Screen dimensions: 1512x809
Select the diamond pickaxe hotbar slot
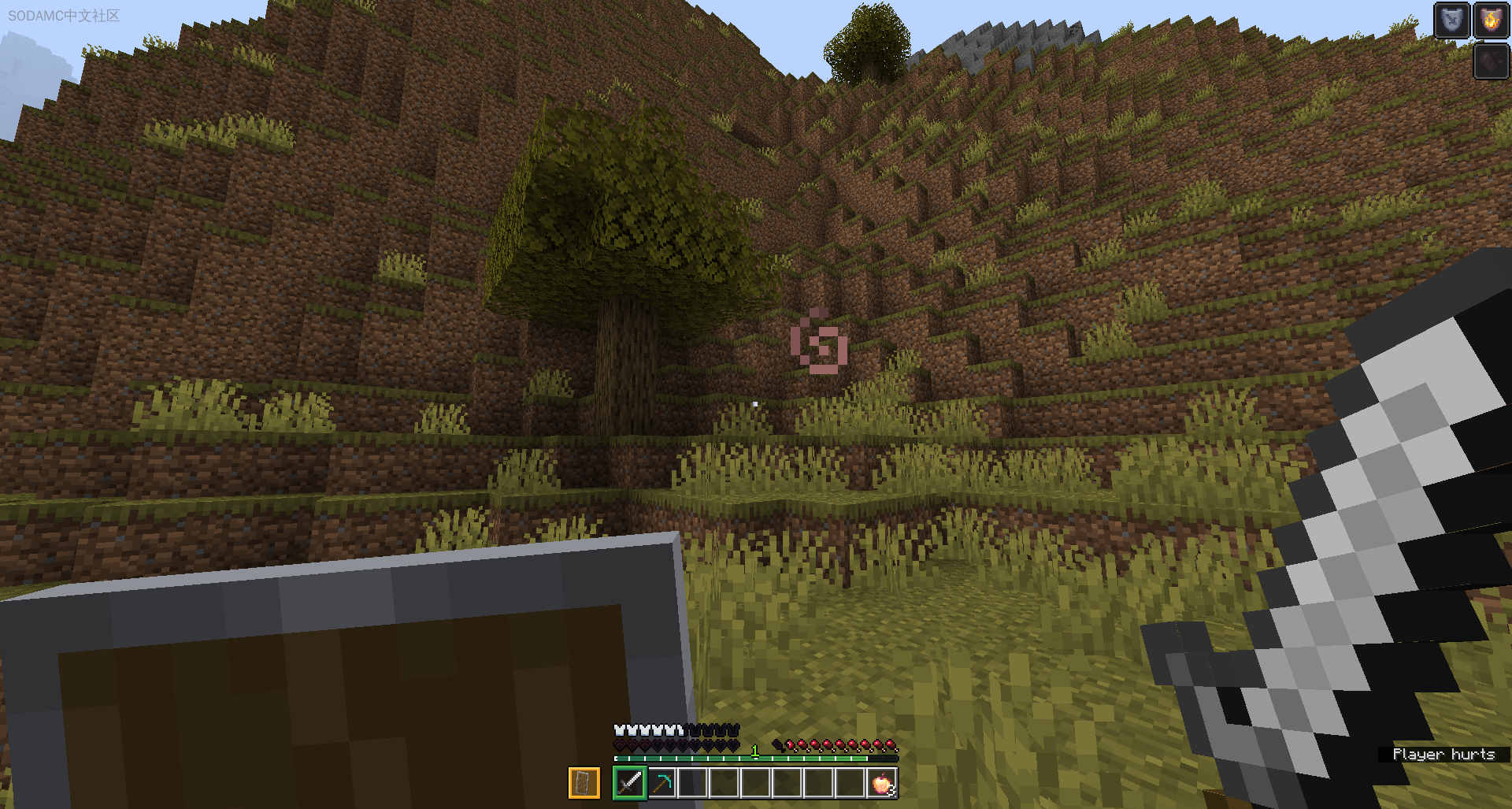pyautogui.click(x=661, y=783)
